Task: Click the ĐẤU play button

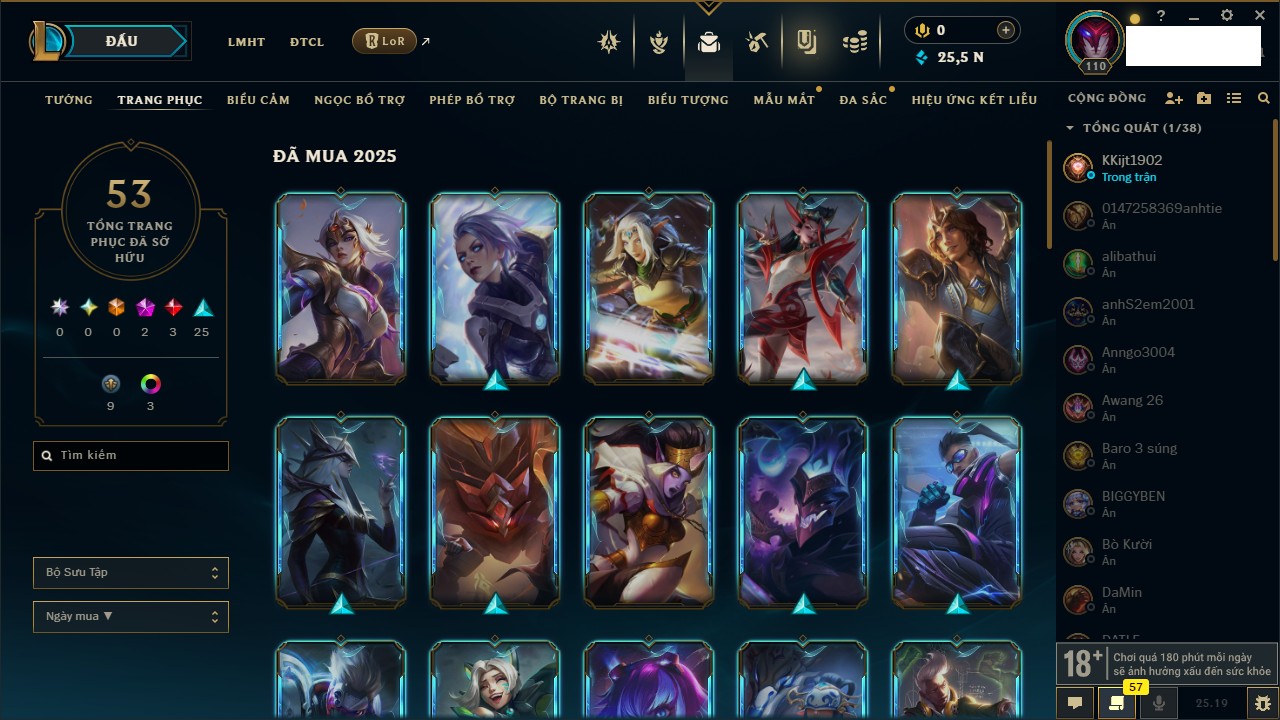Action: pos(122,41)
